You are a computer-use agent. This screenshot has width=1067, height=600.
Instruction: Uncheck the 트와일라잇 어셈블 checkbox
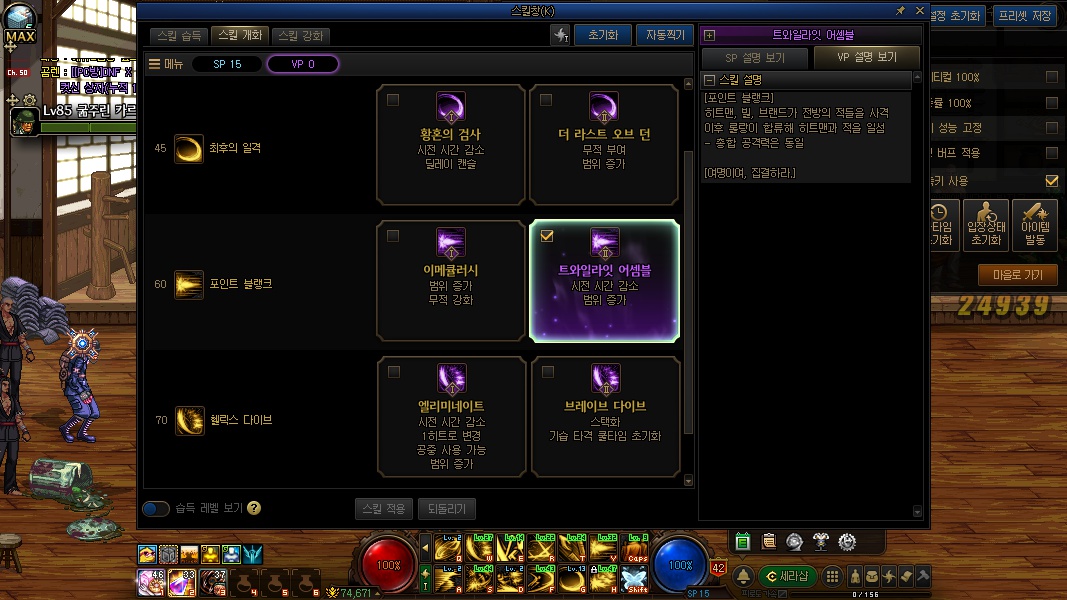click(546, 236)
